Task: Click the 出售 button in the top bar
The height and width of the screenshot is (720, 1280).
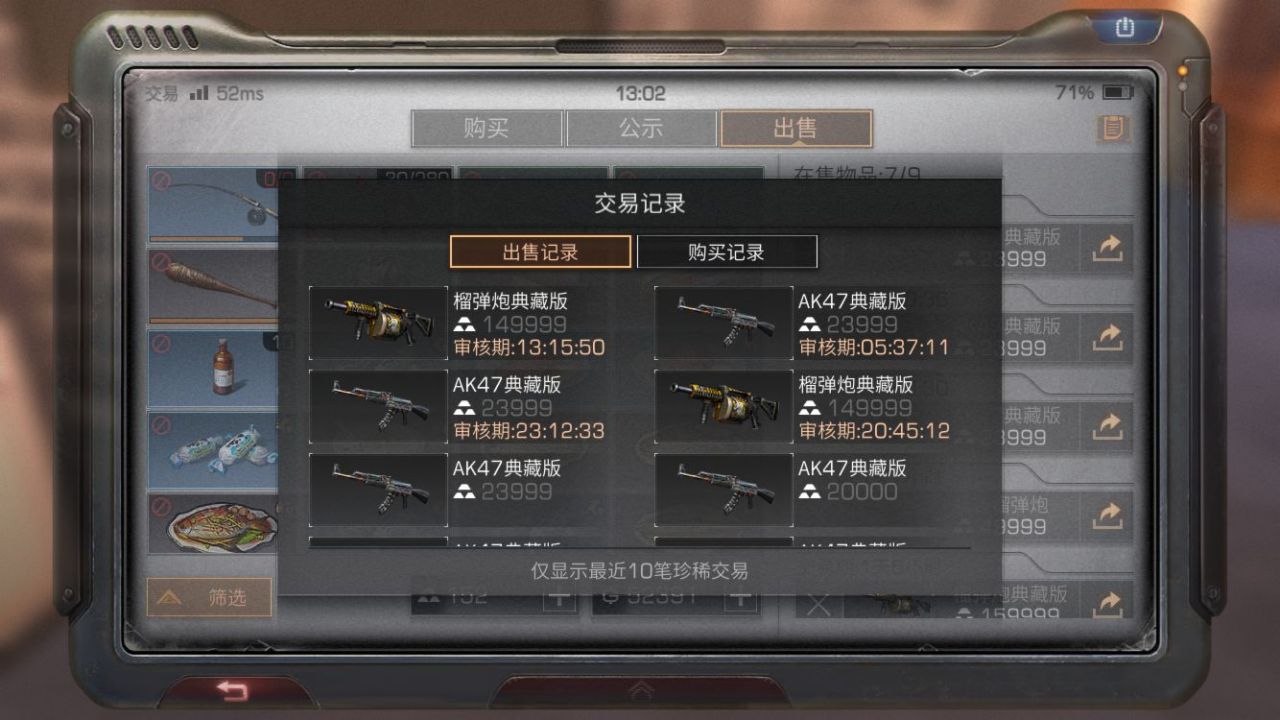Action: pos(795,128)
